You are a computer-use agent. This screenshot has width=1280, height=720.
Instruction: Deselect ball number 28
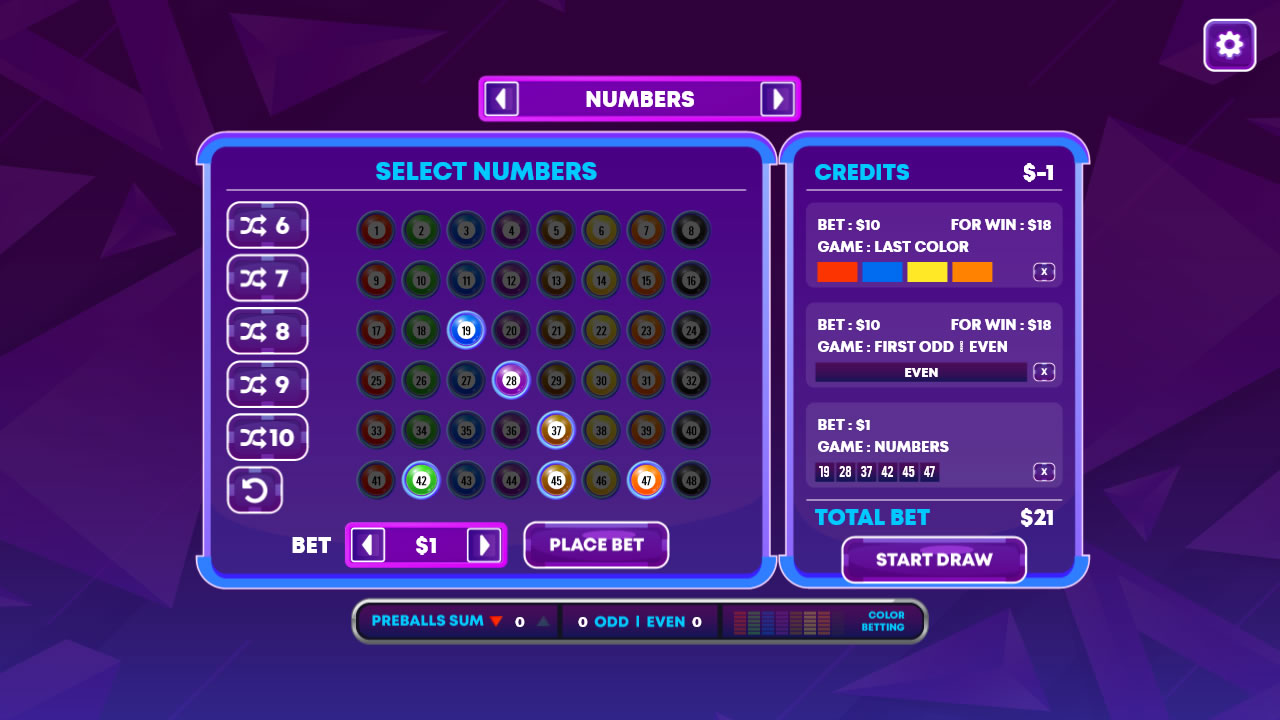click(511, 380)
